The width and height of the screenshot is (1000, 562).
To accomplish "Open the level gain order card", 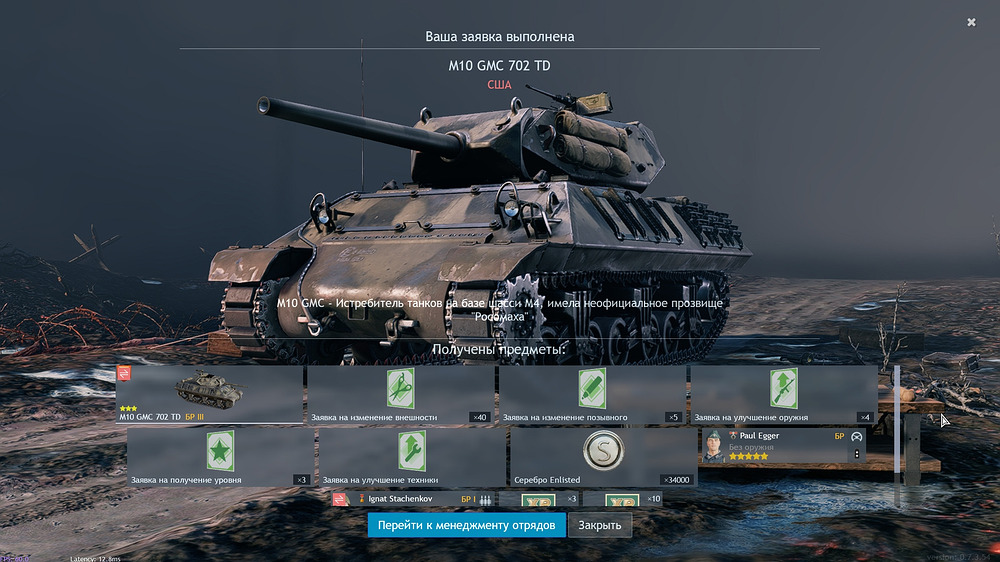I will coord(220,457).
